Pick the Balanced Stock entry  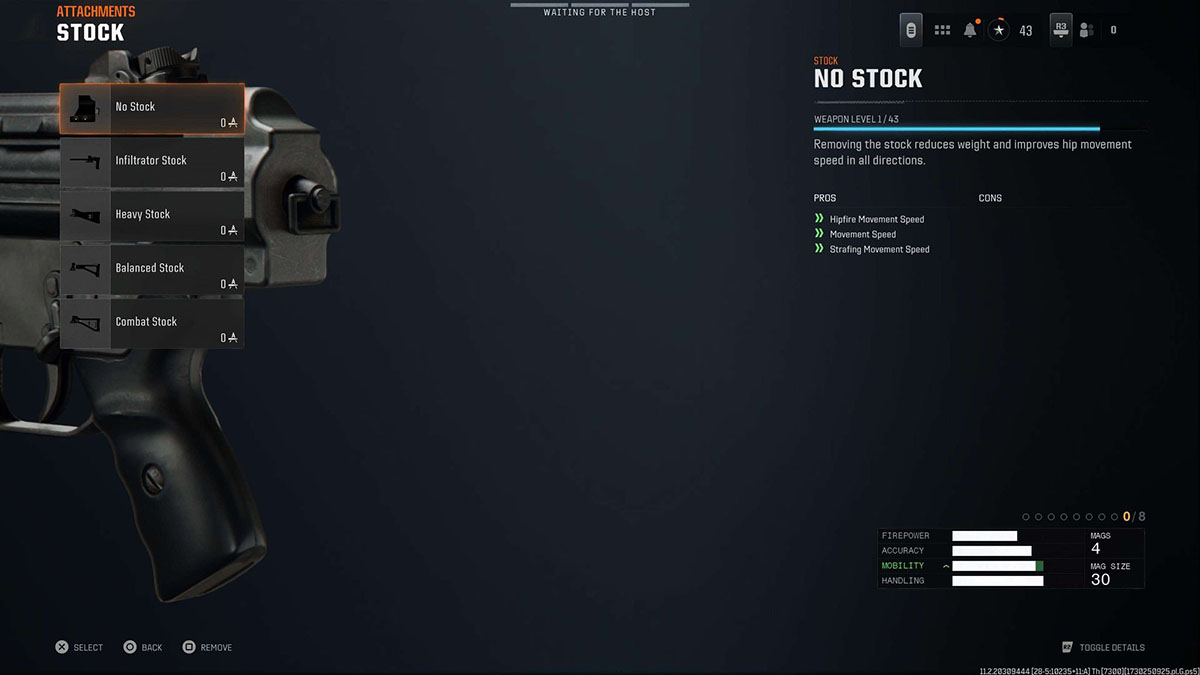tap(151, 270)
